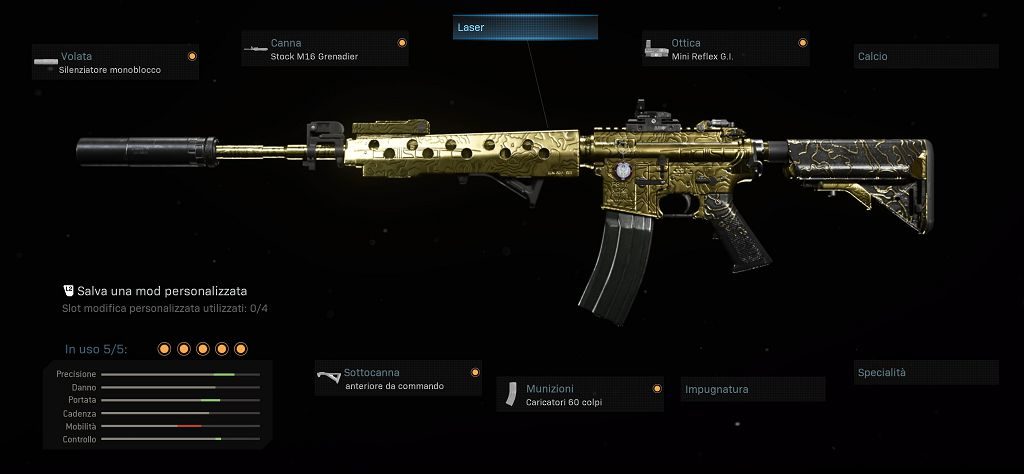Image resolution: width=1024 pixels, height=474 pixels.
Task: Choose the Specialità perk slot
Action: click(926, 373)
